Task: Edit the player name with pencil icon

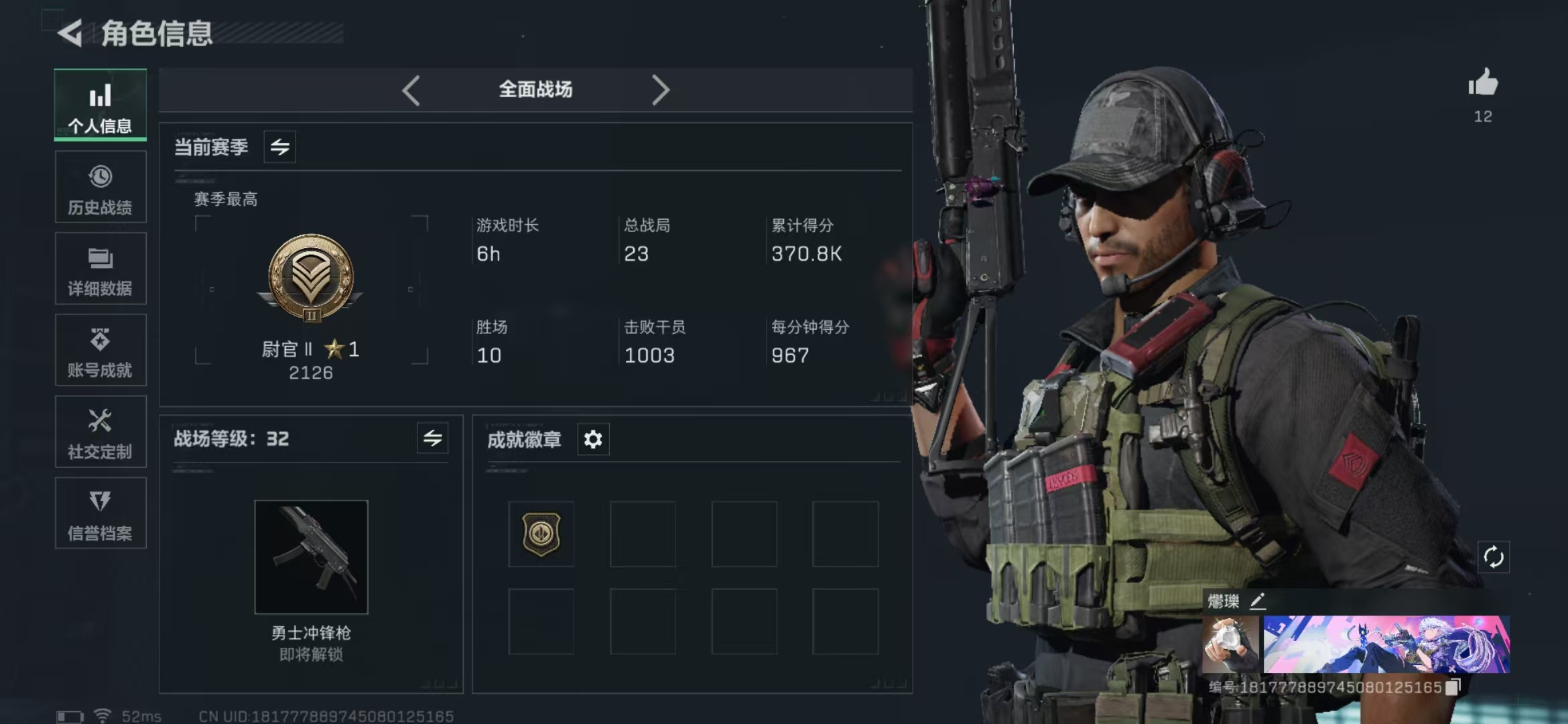Action: pos(1258,601)
